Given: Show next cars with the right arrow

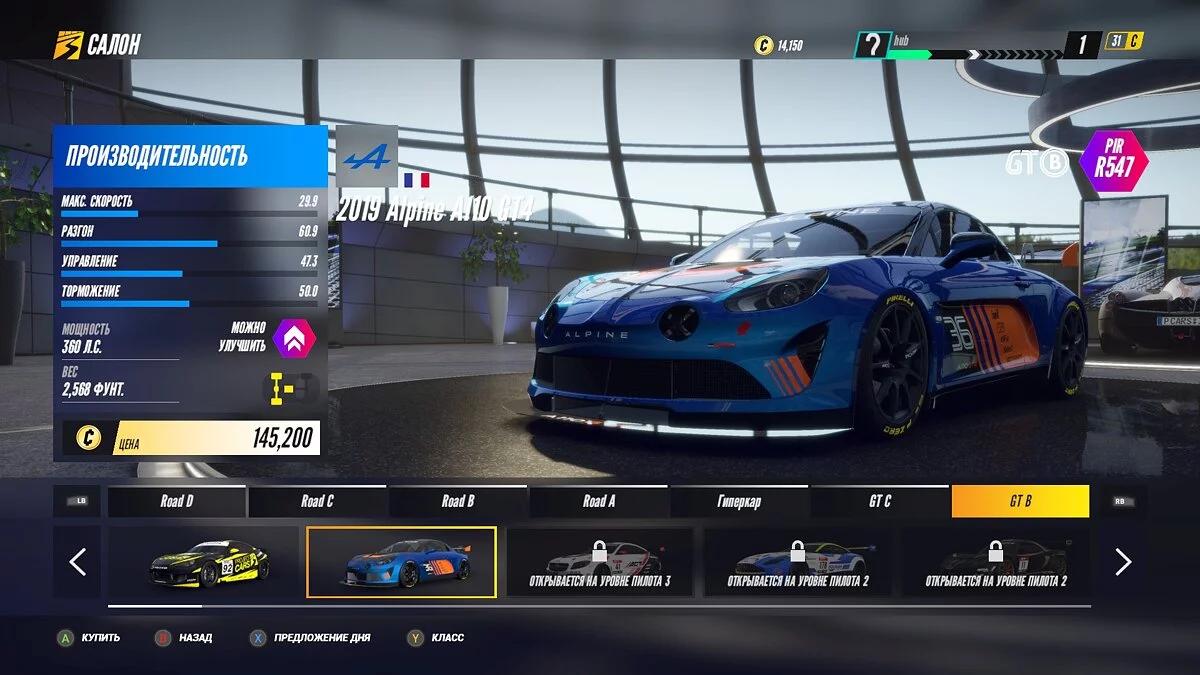Looking at the screenshot, I should [1122, 562].
